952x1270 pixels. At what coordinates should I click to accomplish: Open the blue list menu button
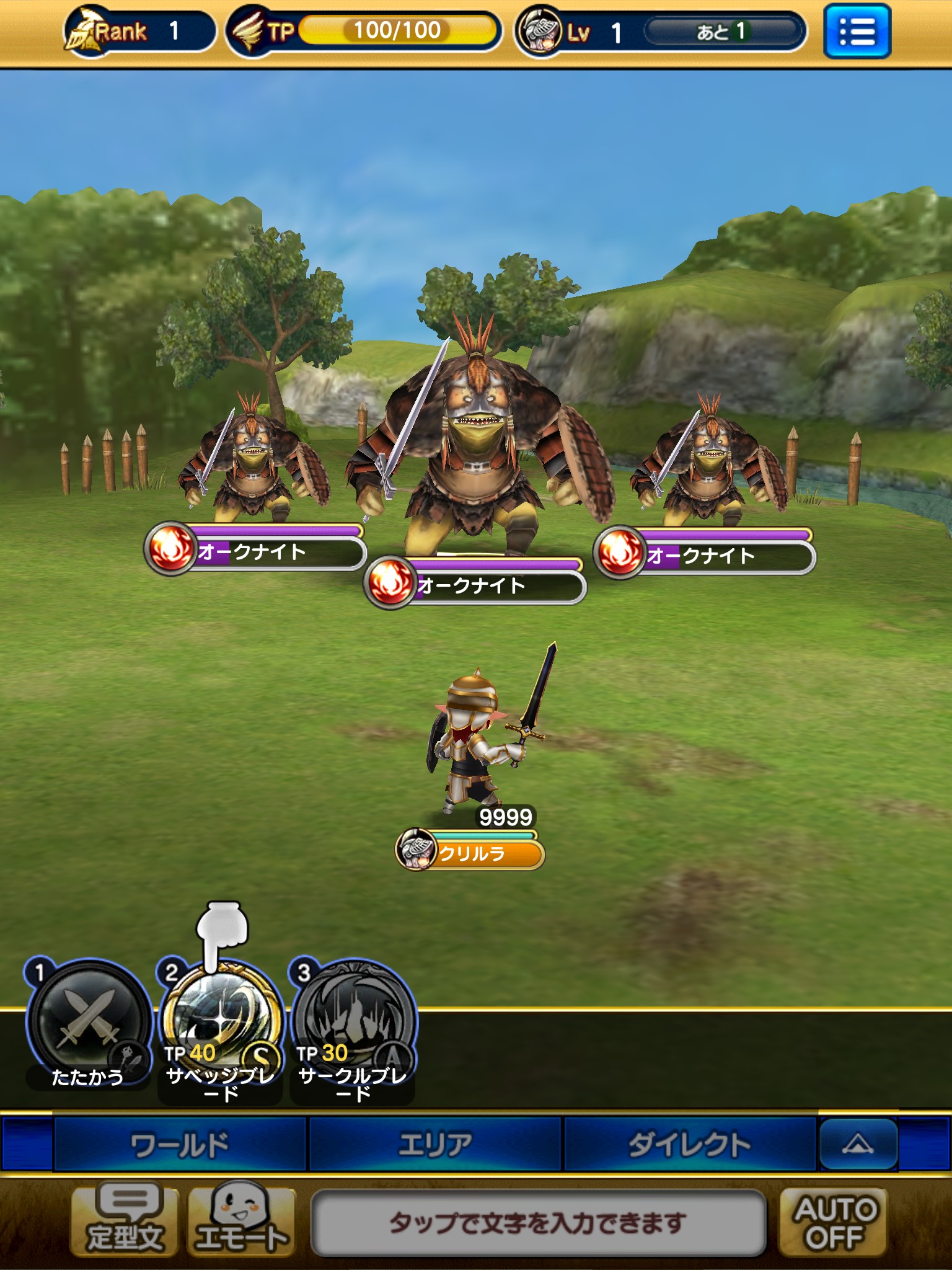[857, 31]
